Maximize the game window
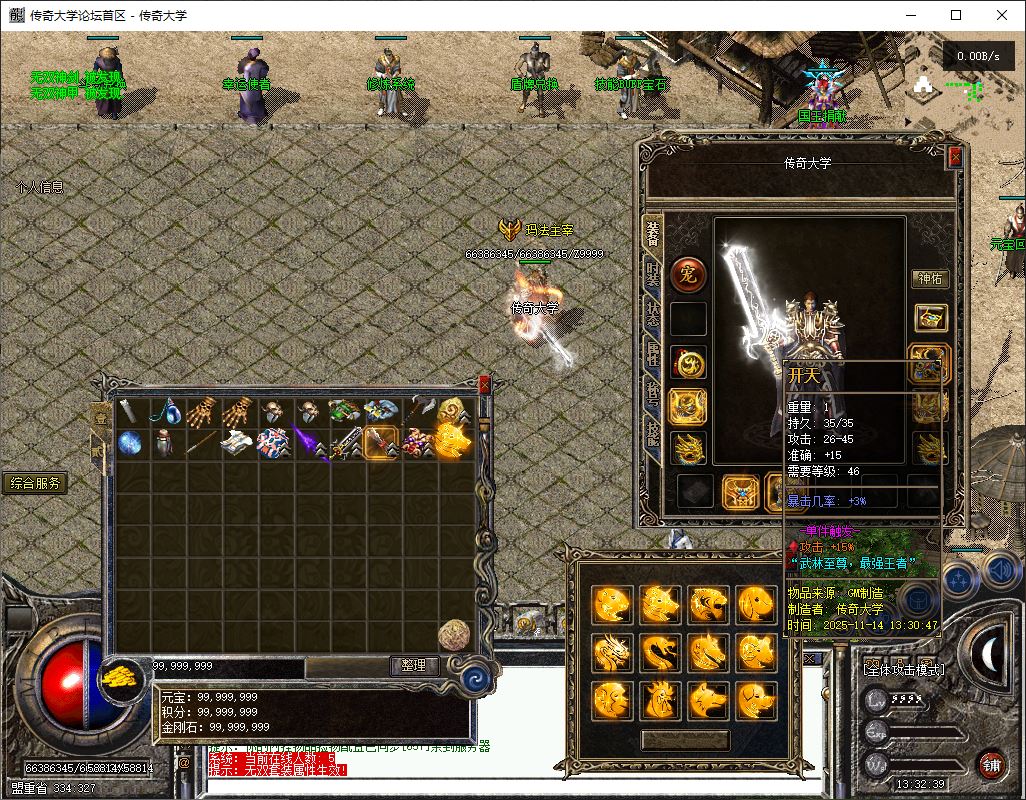1026x800 pixels. (x=956, y=15)
